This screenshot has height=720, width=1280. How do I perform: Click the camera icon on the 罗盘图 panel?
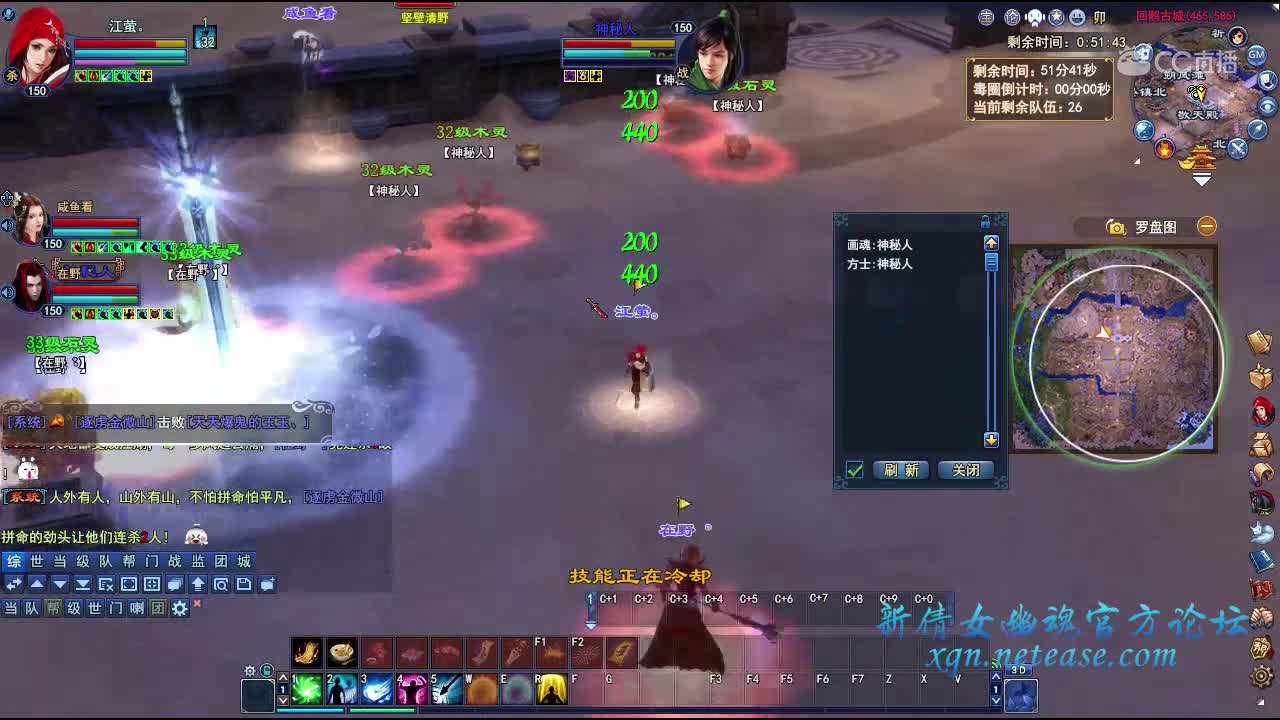pos(1117,226)
